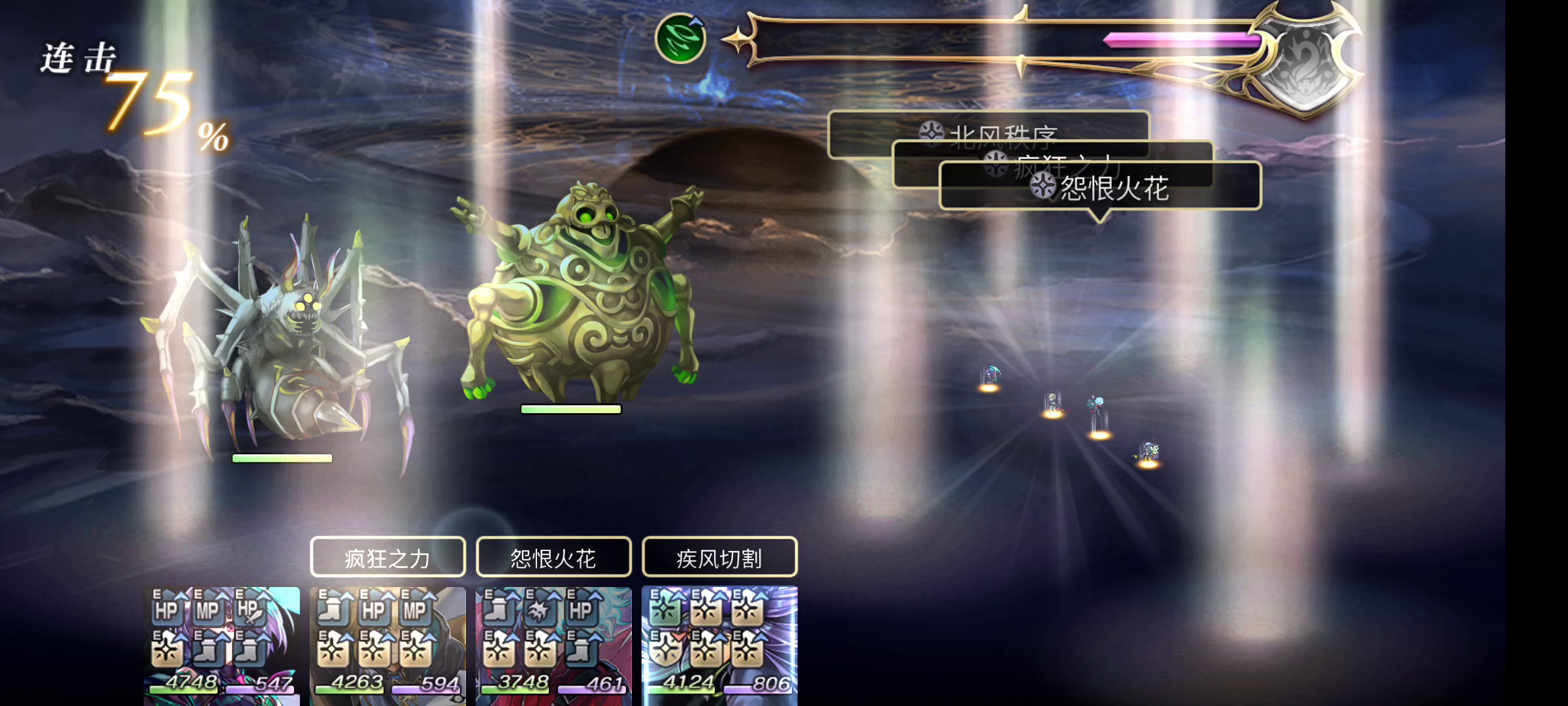
Task: Tap the character with 4124 HP
Action: click(x=719, y=647)
